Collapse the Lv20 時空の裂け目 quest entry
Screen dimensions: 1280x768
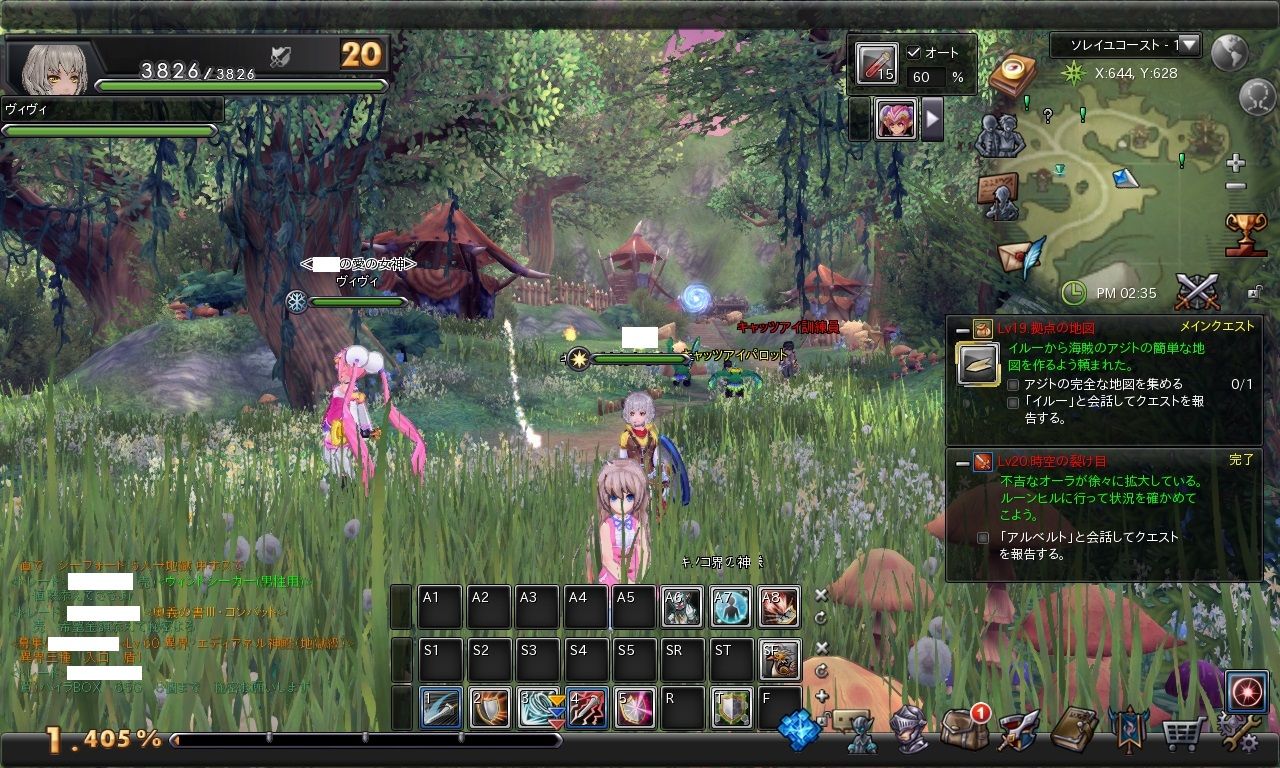pos(962,461)
